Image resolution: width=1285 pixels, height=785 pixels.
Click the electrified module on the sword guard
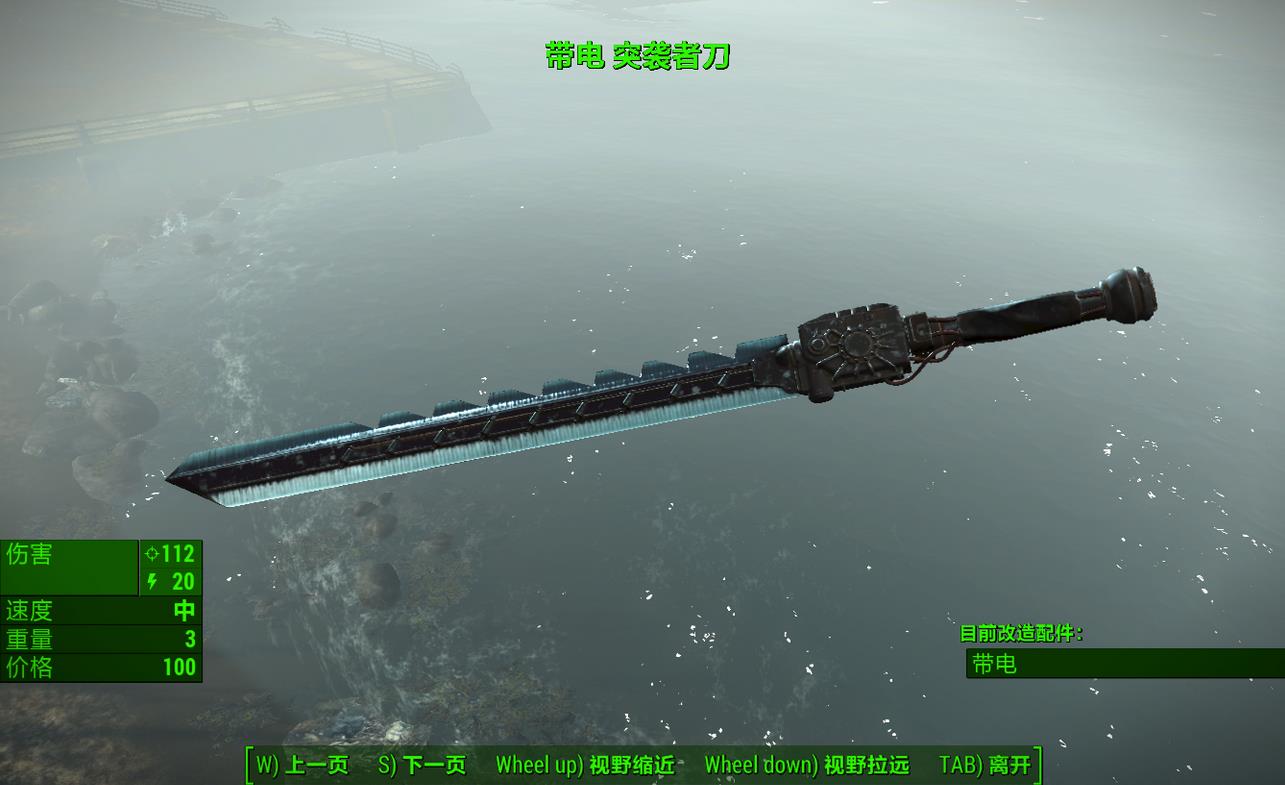click(x=855, y=345)
